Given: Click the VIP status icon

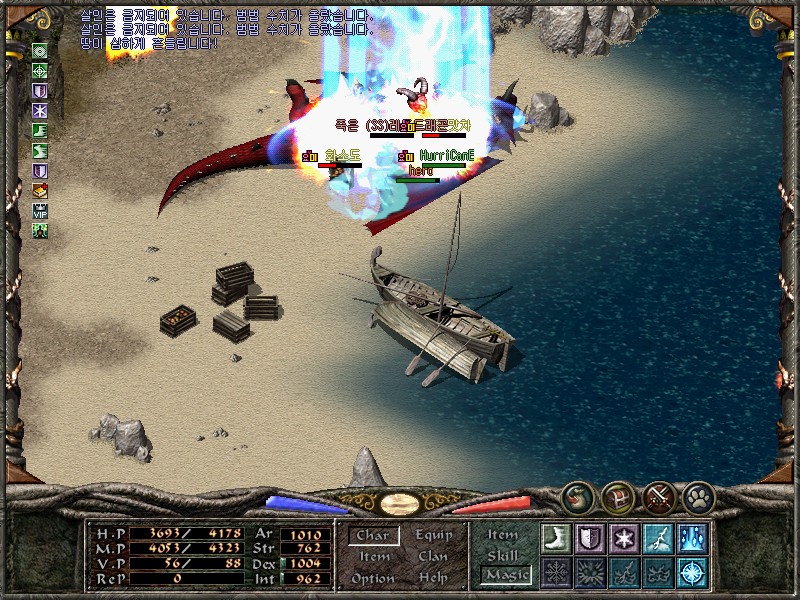Looking at the screenshot, I should click(x=40, y=211).
